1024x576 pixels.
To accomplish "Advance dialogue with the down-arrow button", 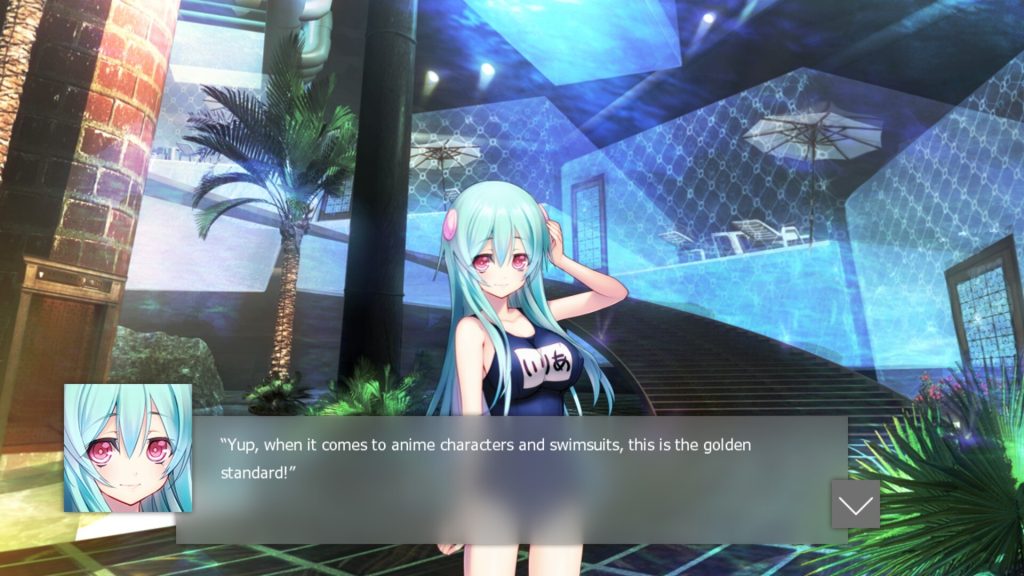I will [x=855, y=504].
